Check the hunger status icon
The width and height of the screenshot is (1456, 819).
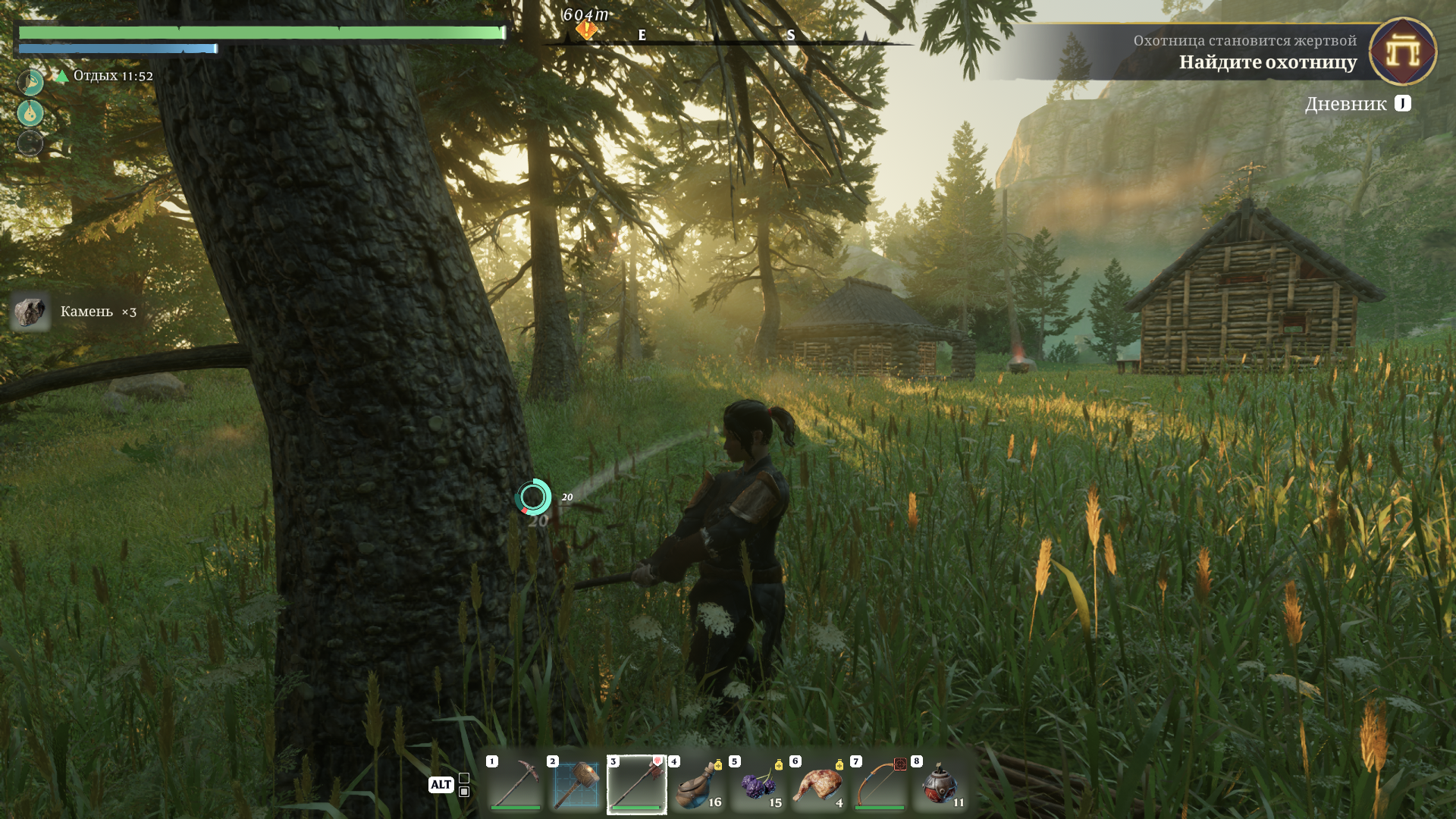click(30, 82)
